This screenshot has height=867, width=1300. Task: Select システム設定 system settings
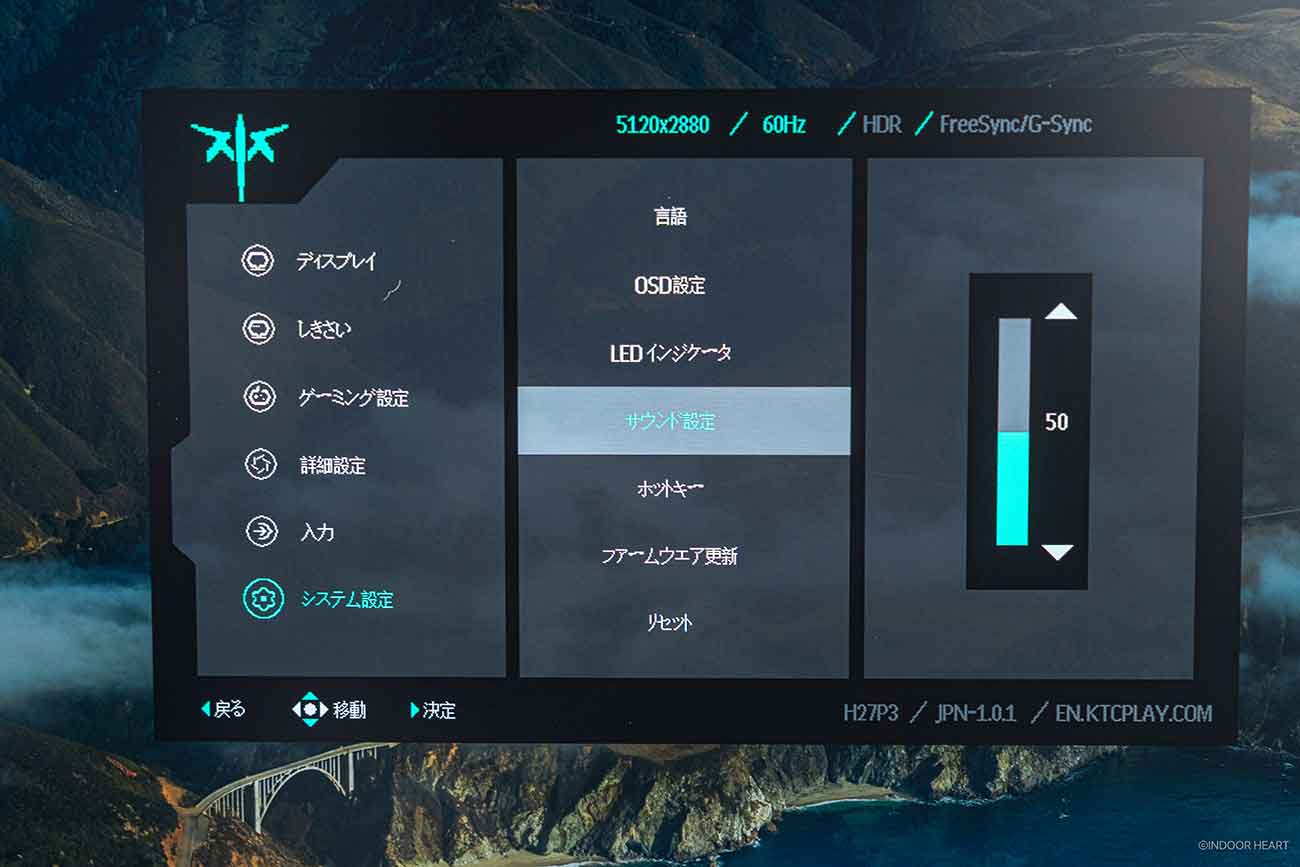tap(346, 600)
